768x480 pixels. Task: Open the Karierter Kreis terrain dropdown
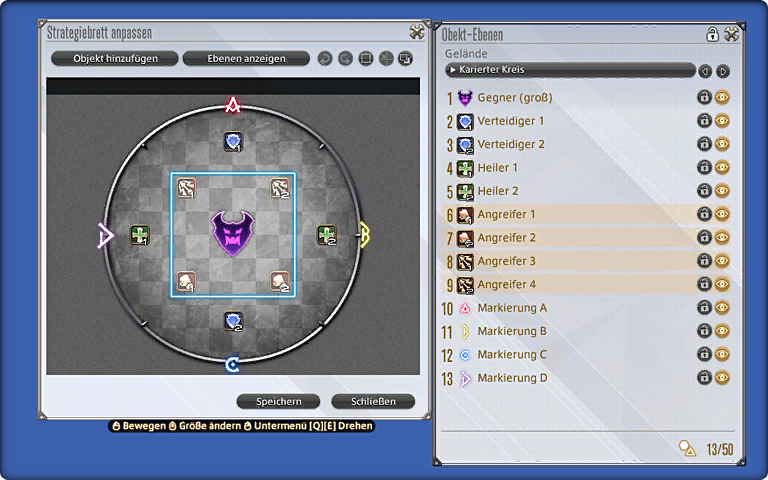coord(570,70)
